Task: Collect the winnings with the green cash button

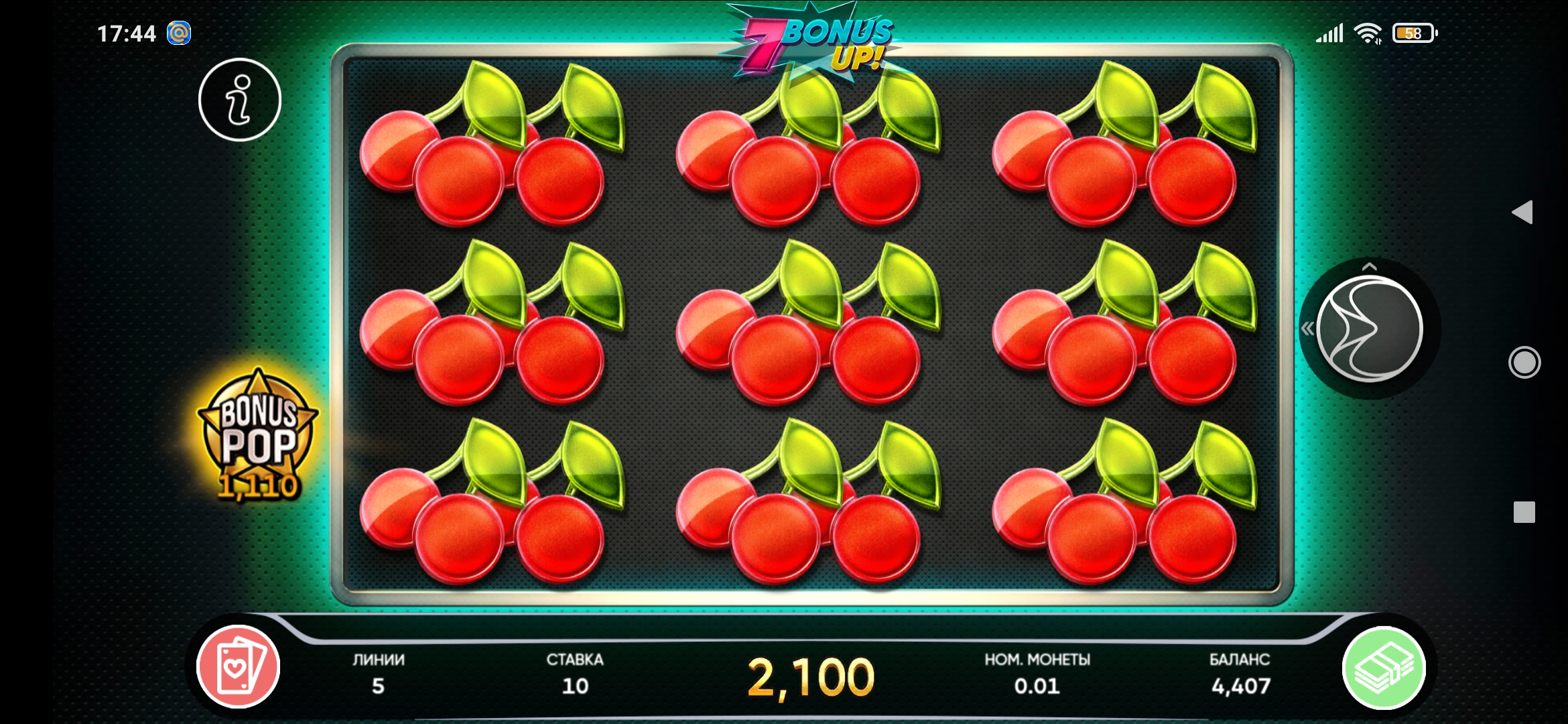Action: pyautogui.click(x=1384, y=668)
